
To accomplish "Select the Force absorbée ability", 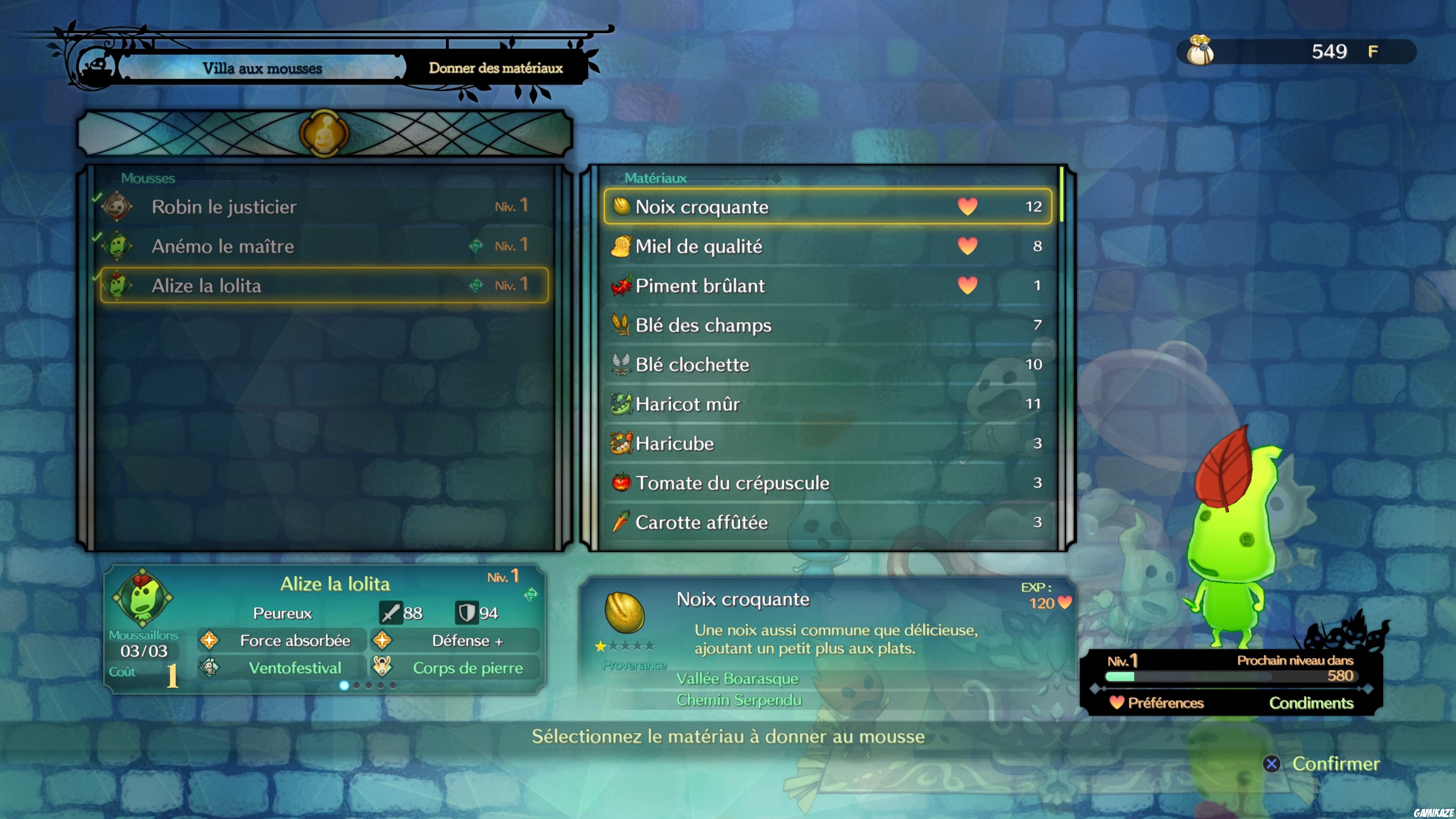I will click(295, 640).
